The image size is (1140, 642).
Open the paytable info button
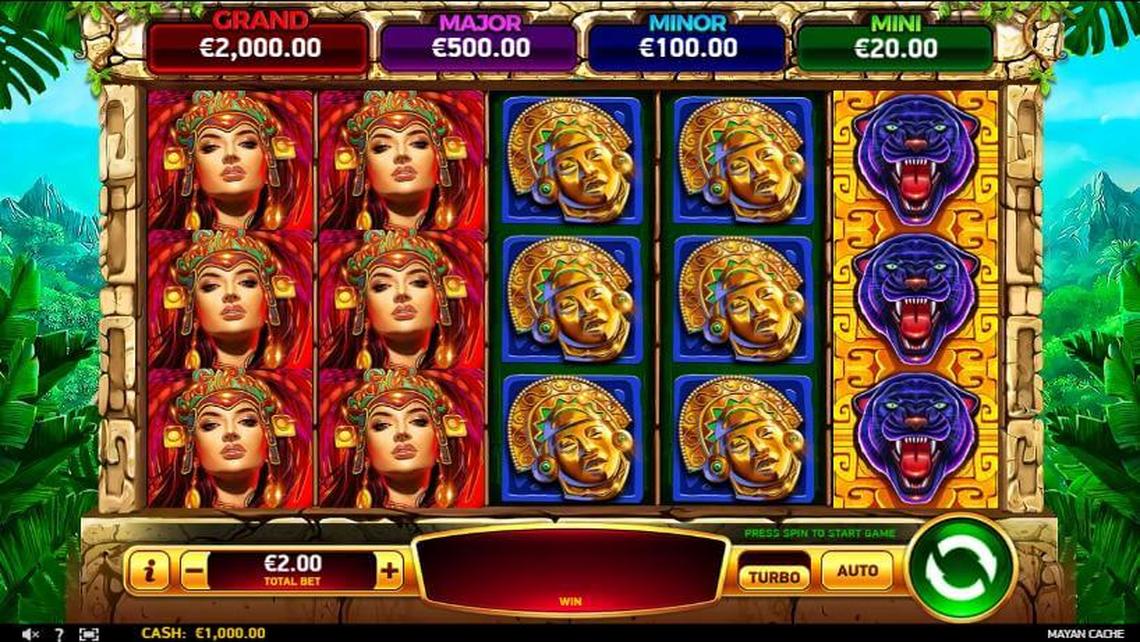coord(149,571)
